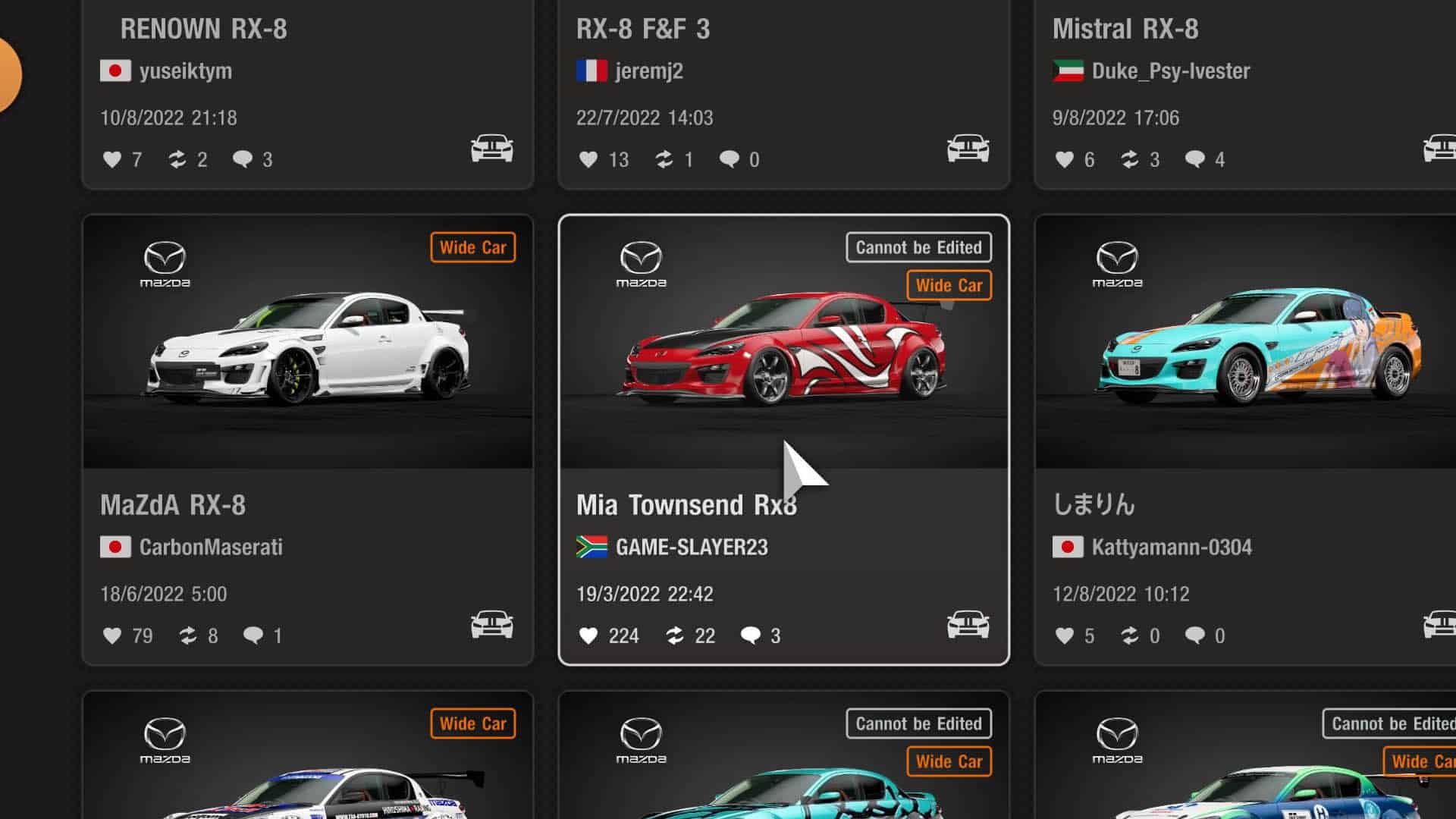Toggle the like on RENOWN RX-8
This screenshot has width=1456, height=819.
[x=112, y=159]
